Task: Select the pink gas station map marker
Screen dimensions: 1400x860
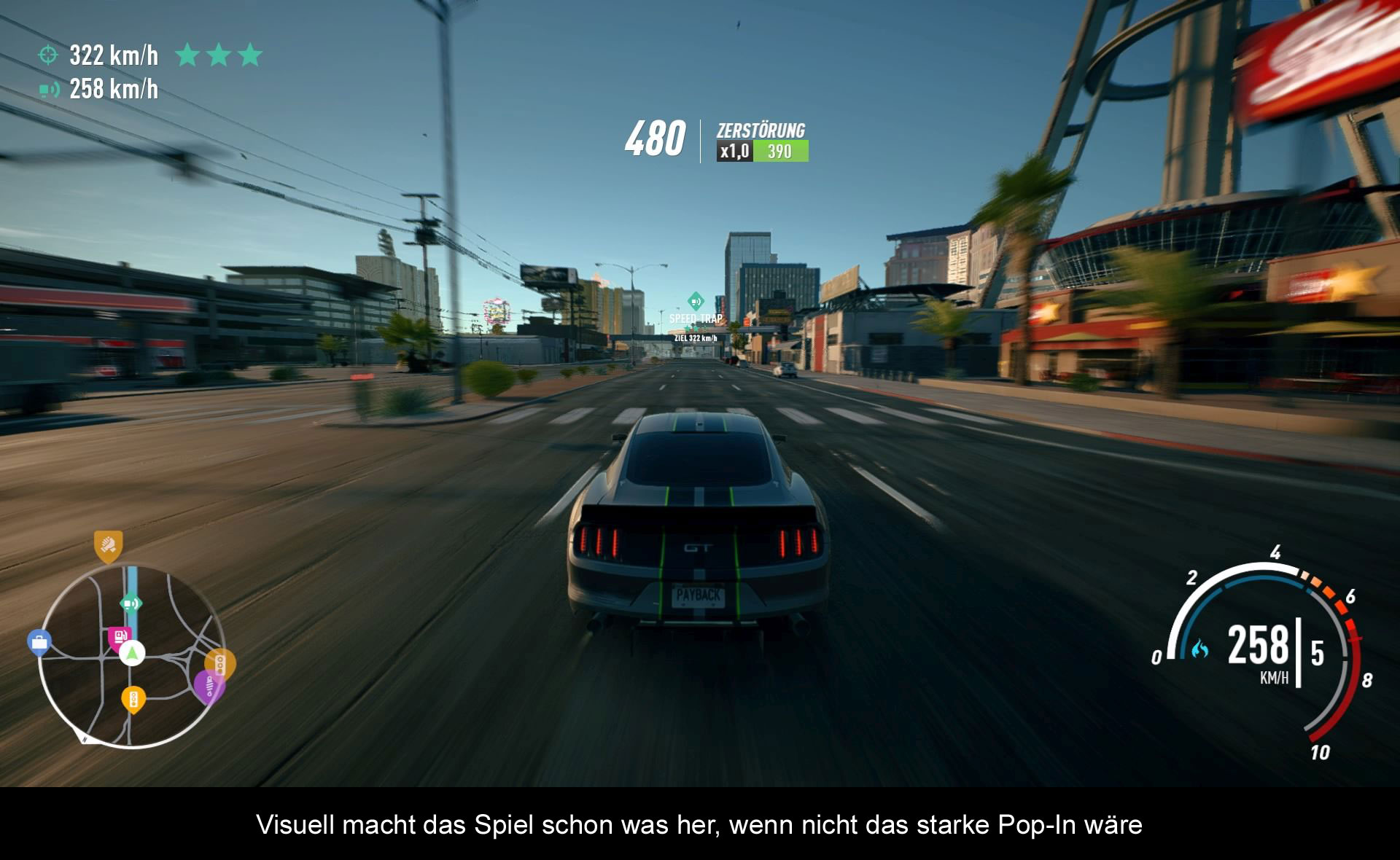Action: 120,637
